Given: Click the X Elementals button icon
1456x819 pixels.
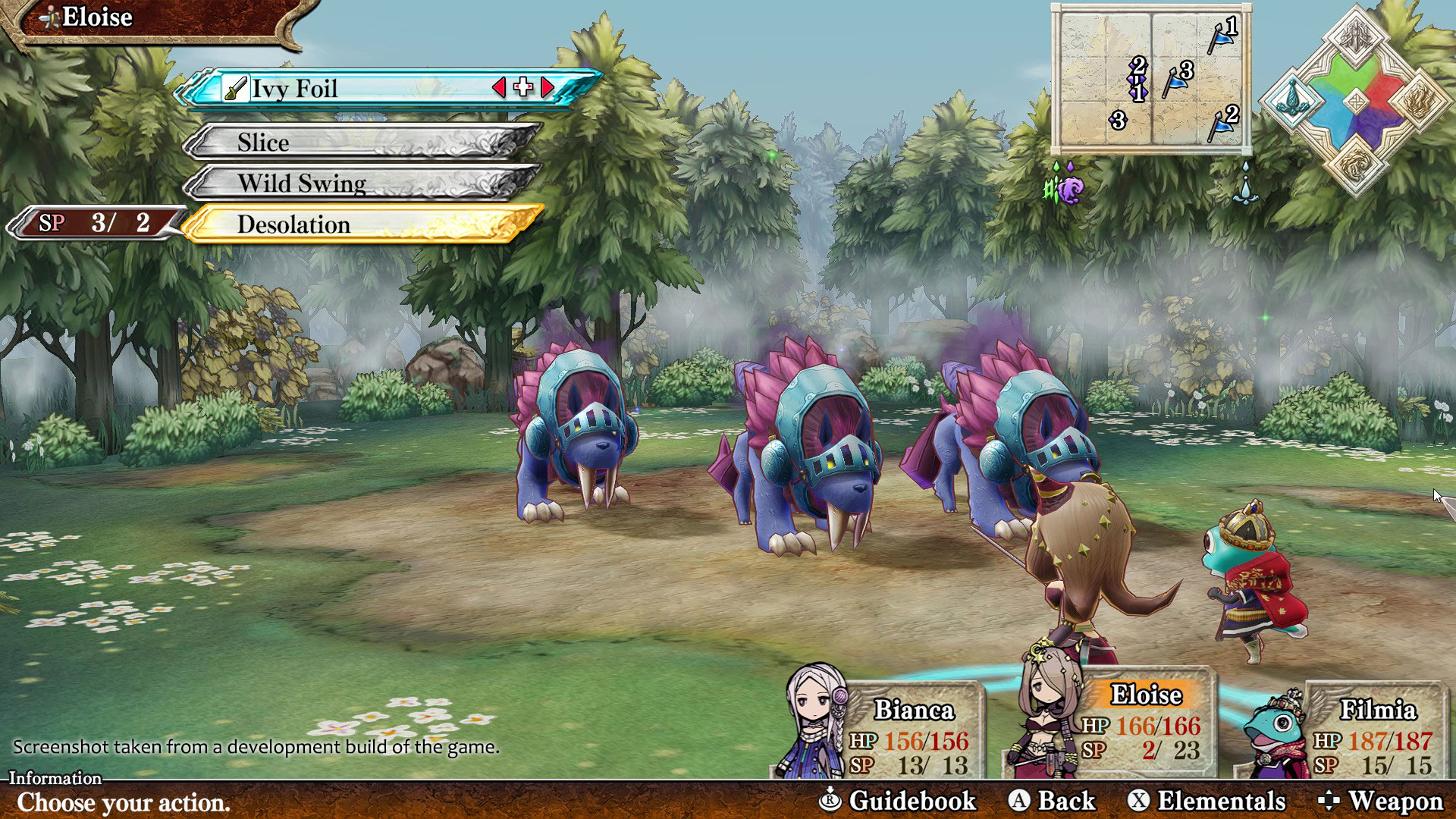Looking at the screenshot, I should point(1141,800).
